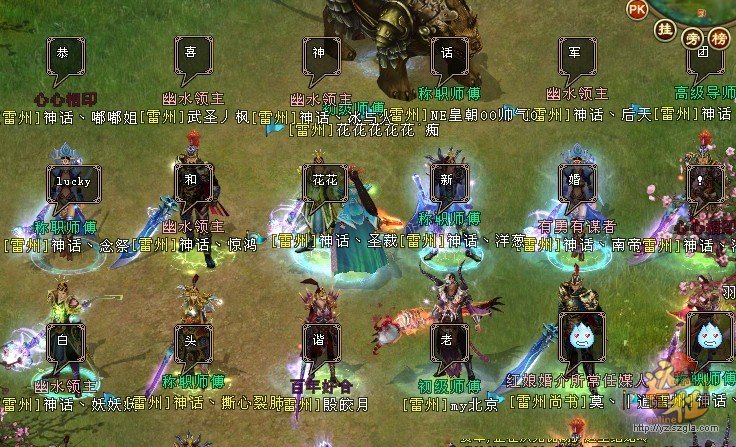Select the 喜 speech bubble sign

[x=192, y=54]
